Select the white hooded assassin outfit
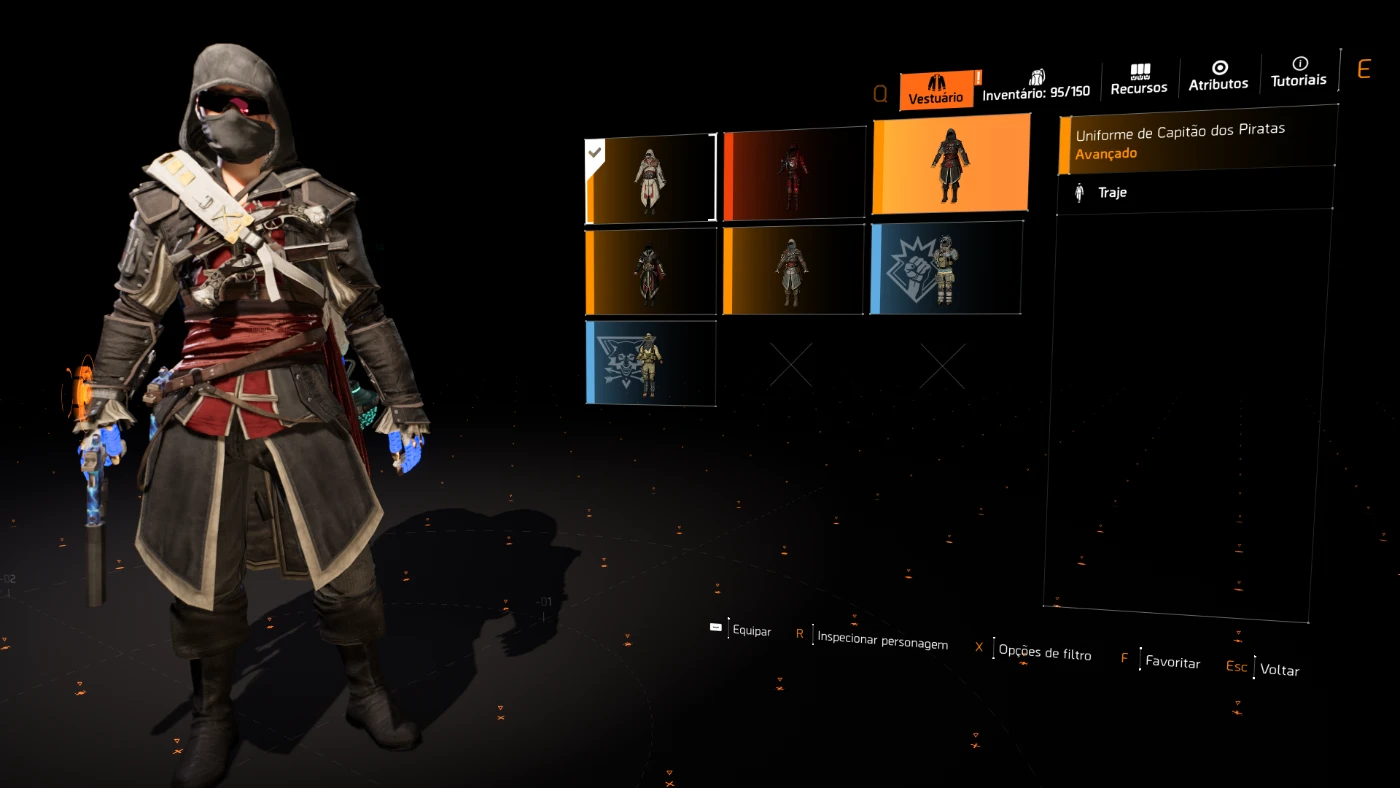This screenshot has height=788, width=1400. point(650,179)
